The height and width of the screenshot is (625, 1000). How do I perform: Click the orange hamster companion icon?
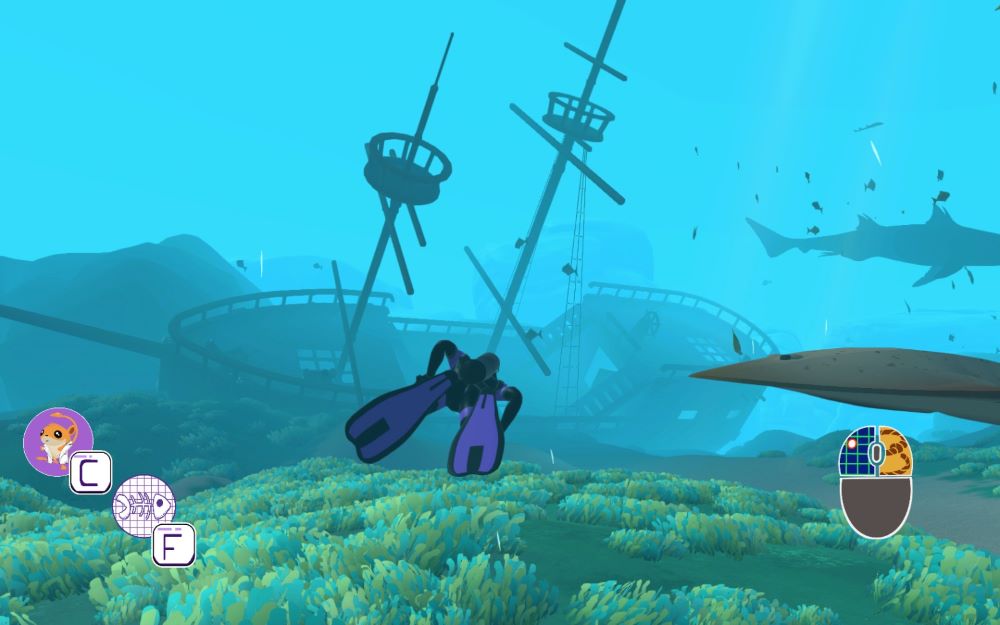(57, 440)
